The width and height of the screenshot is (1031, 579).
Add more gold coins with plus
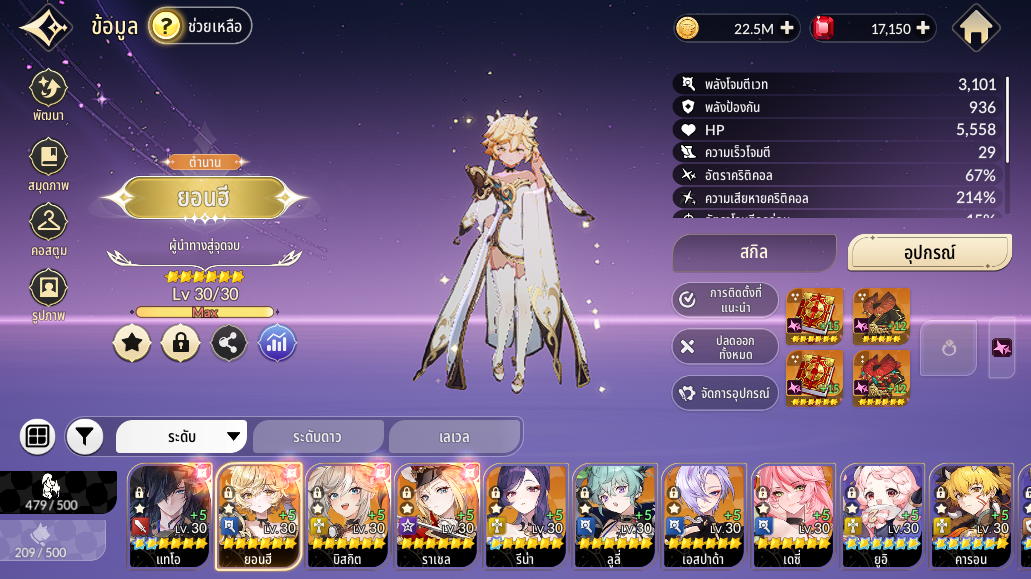(787, 28)
